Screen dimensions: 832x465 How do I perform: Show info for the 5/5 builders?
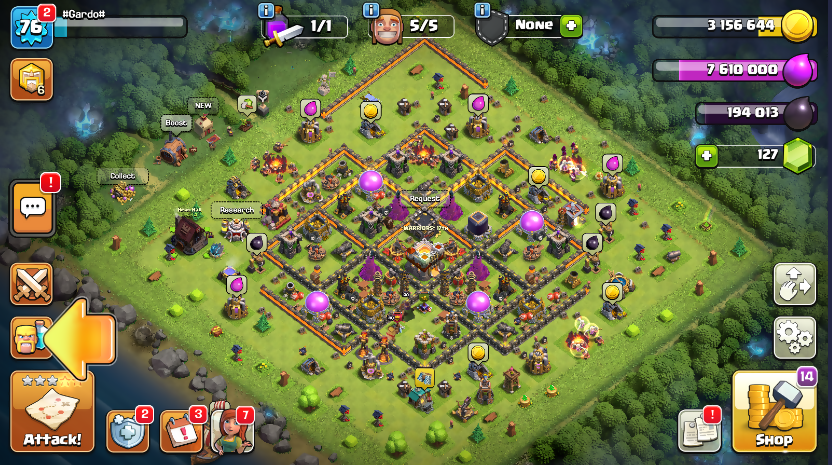coord(371,10)
